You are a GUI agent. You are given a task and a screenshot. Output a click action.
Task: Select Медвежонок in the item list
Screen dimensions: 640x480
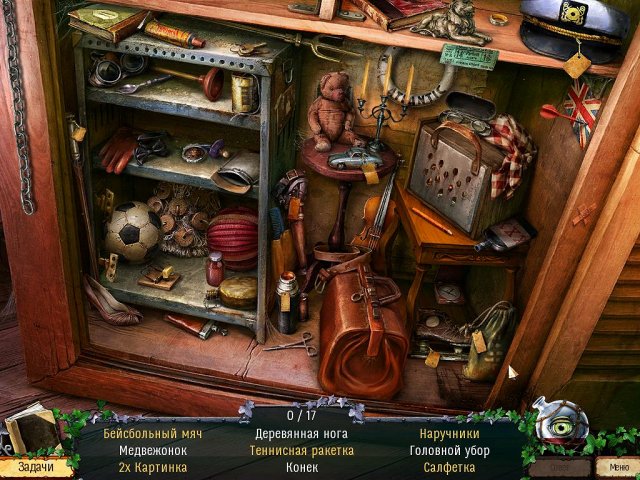point(153,451)
